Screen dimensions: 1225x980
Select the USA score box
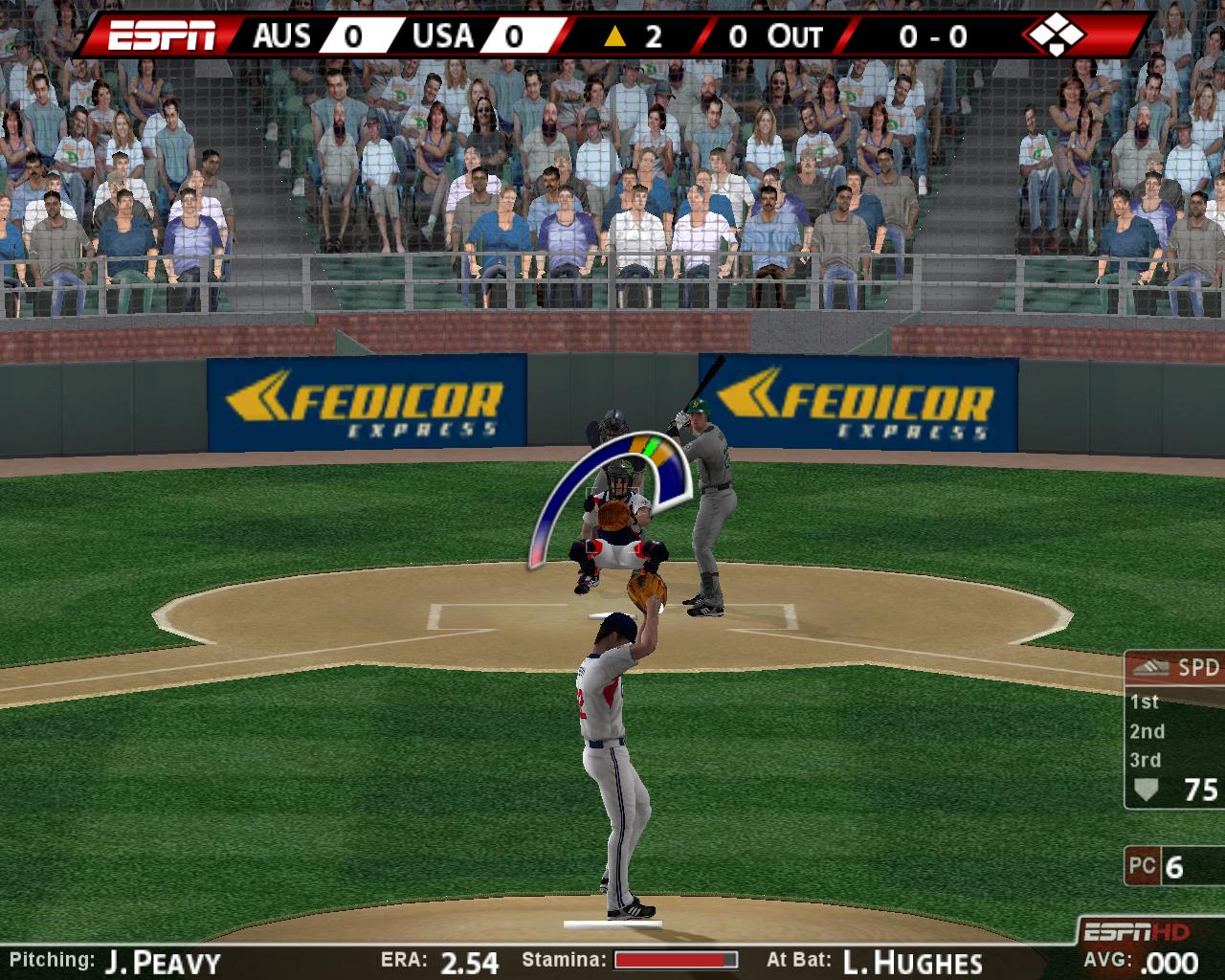coord(512,36)
